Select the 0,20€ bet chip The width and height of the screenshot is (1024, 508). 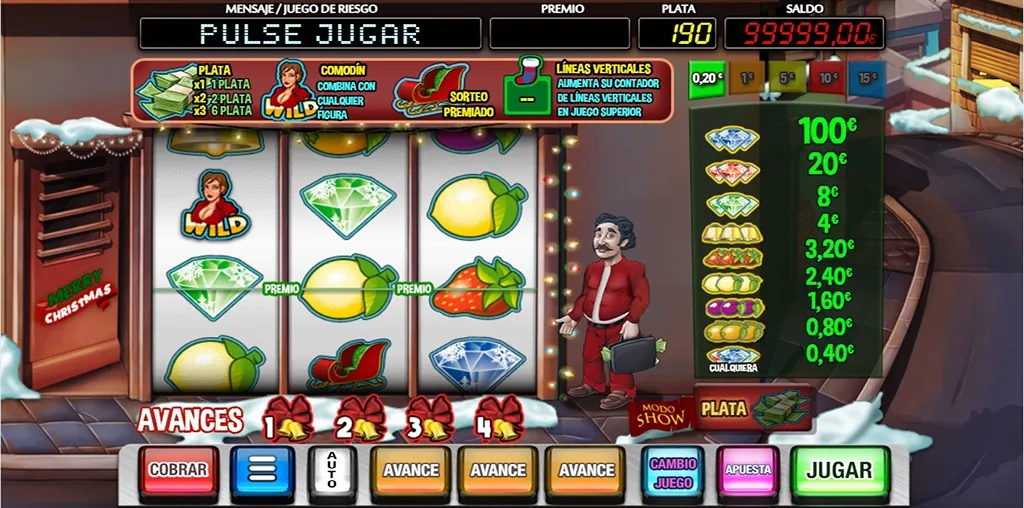(x=707, y=79)
